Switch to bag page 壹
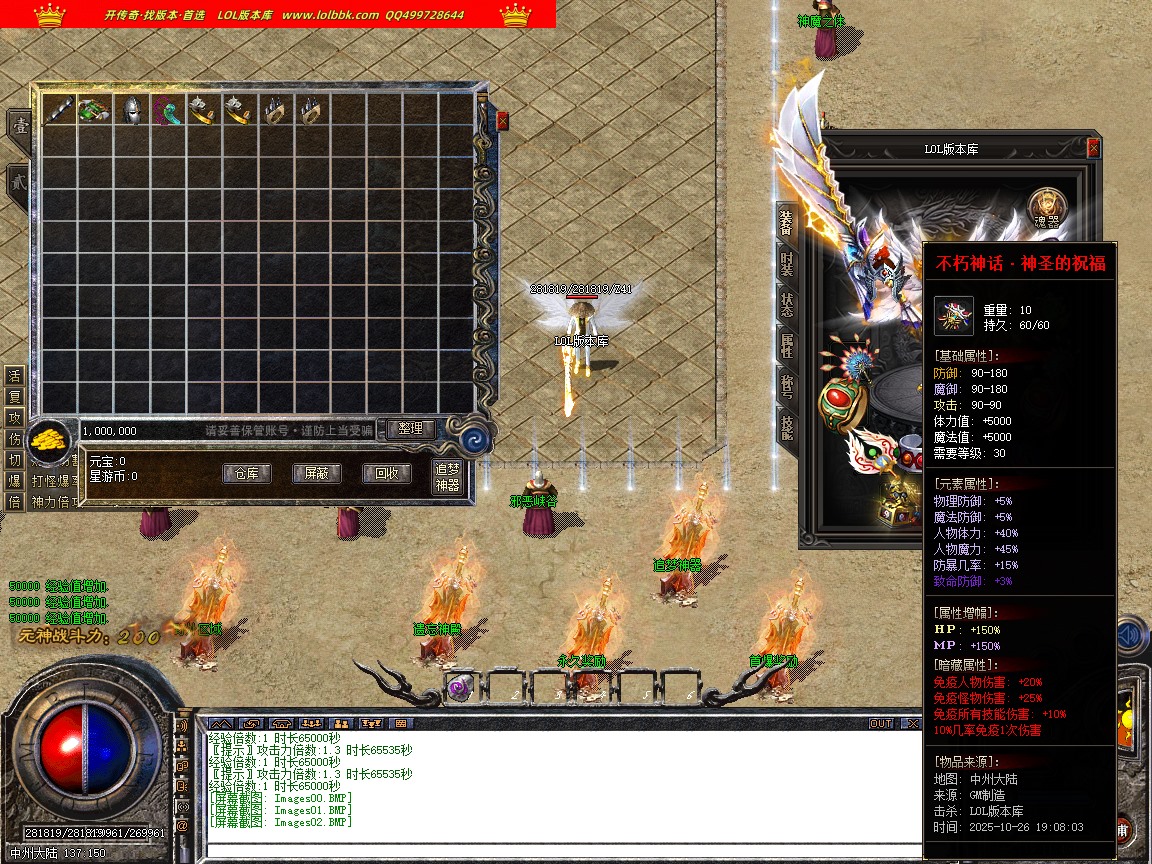 18,126
